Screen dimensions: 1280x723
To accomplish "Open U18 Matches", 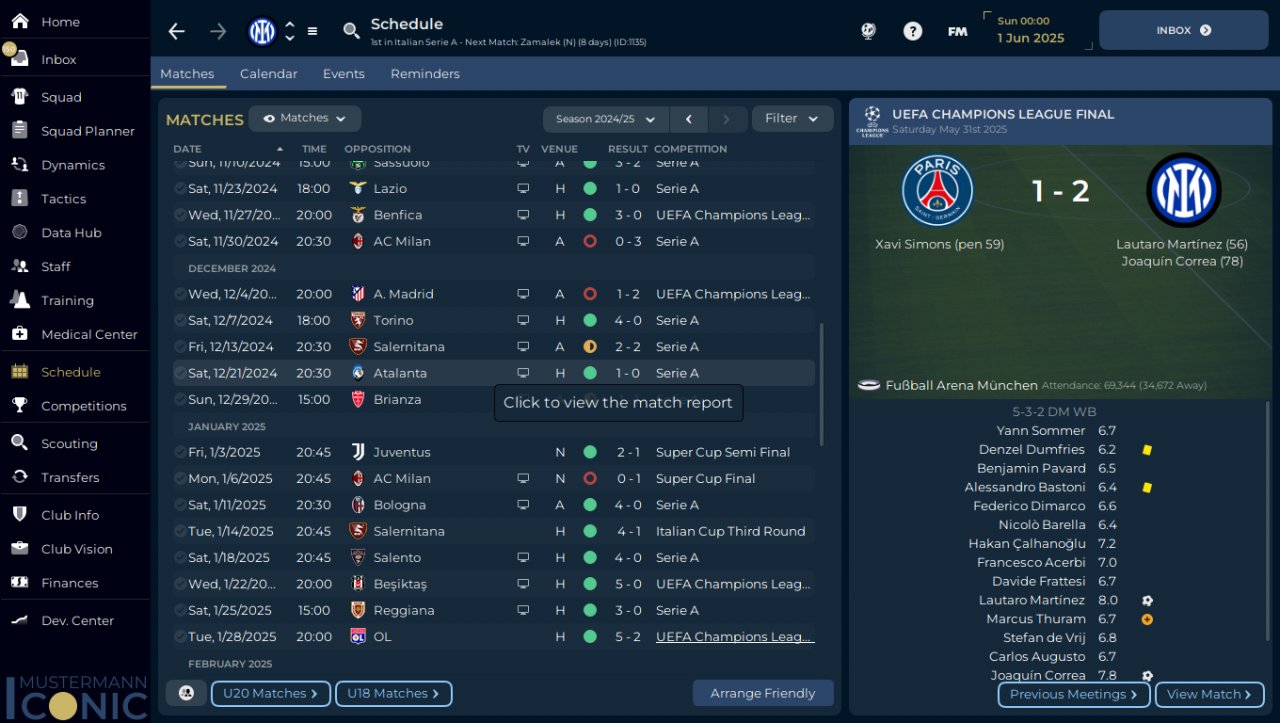I will click(393, 693).
